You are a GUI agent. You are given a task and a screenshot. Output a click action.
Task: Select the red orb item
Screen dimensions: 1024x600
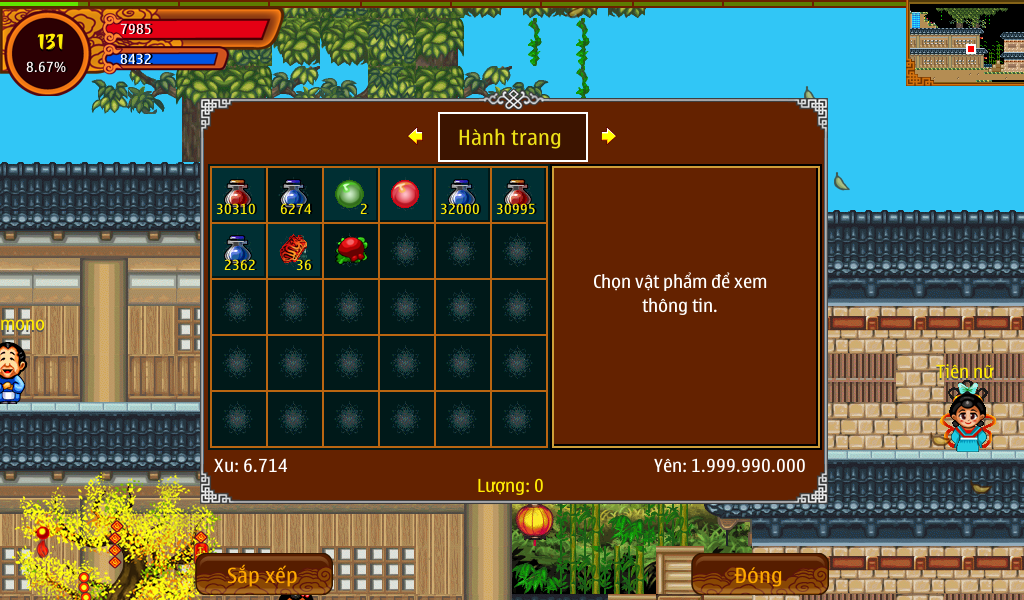[406, 194]
